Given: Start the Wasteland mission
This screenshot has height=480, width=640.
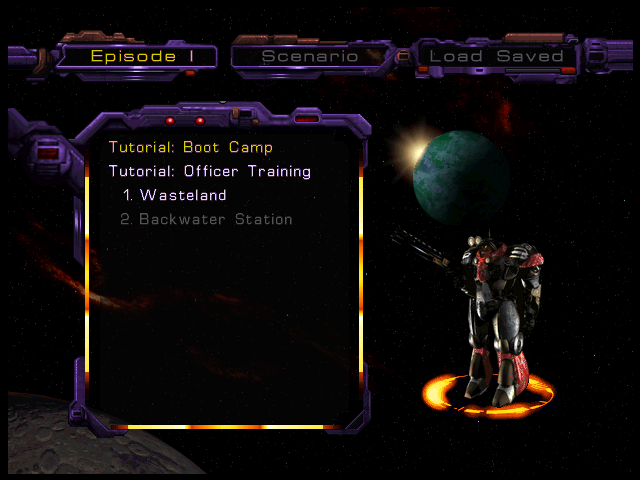Looking at the screenshot, I should 175,195.
